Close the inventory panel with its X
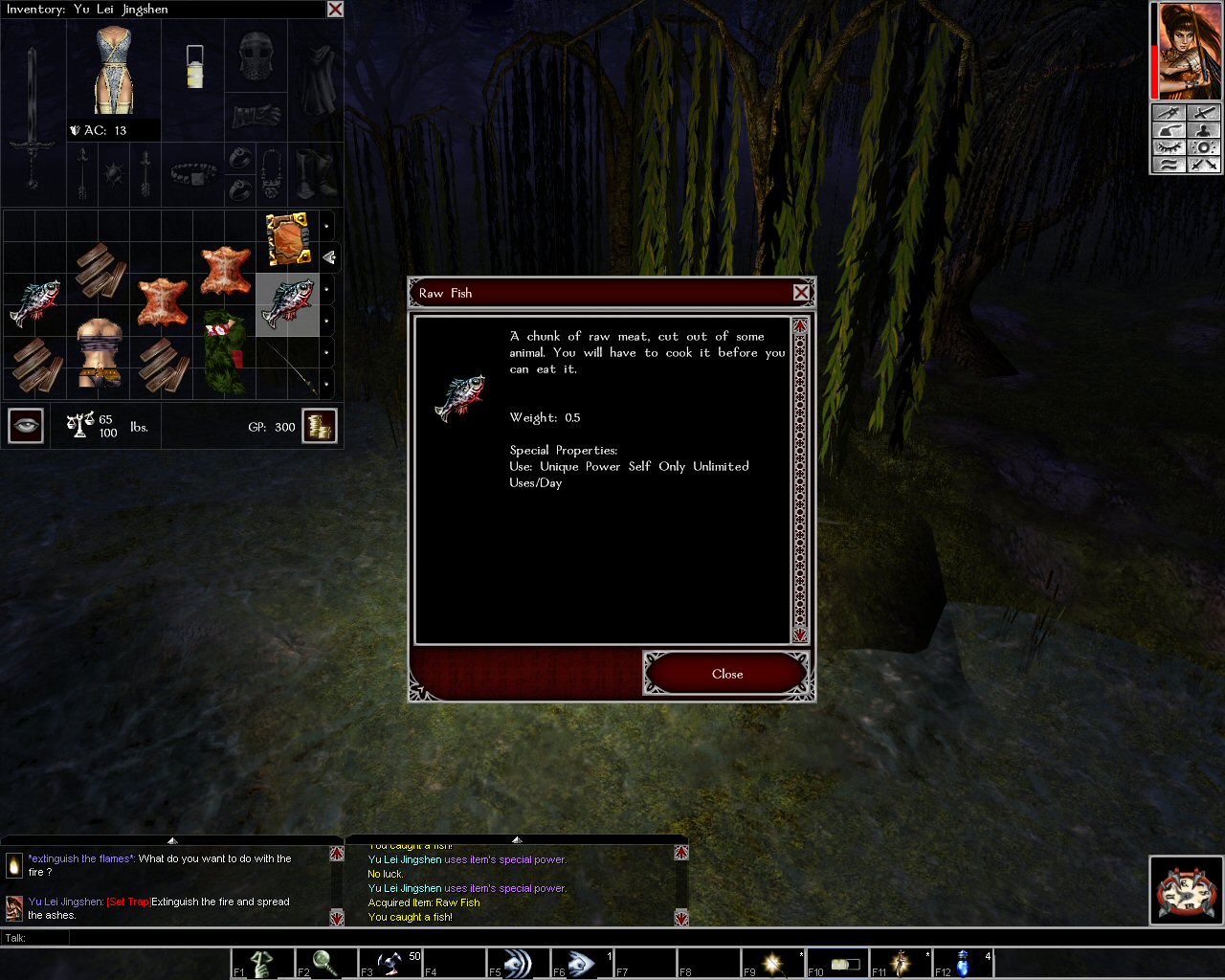Screen dimensions: 1225x980 (x=335, y=10)
